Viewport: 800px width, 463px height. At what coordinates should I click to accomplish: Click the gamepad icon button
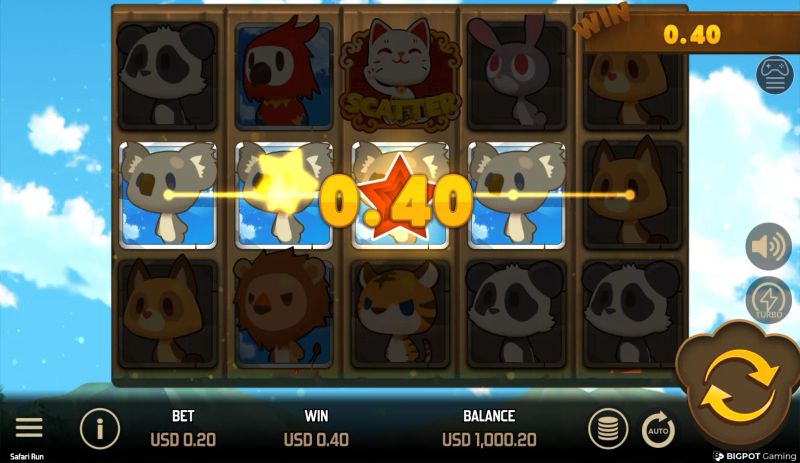[x=775, y=75]
